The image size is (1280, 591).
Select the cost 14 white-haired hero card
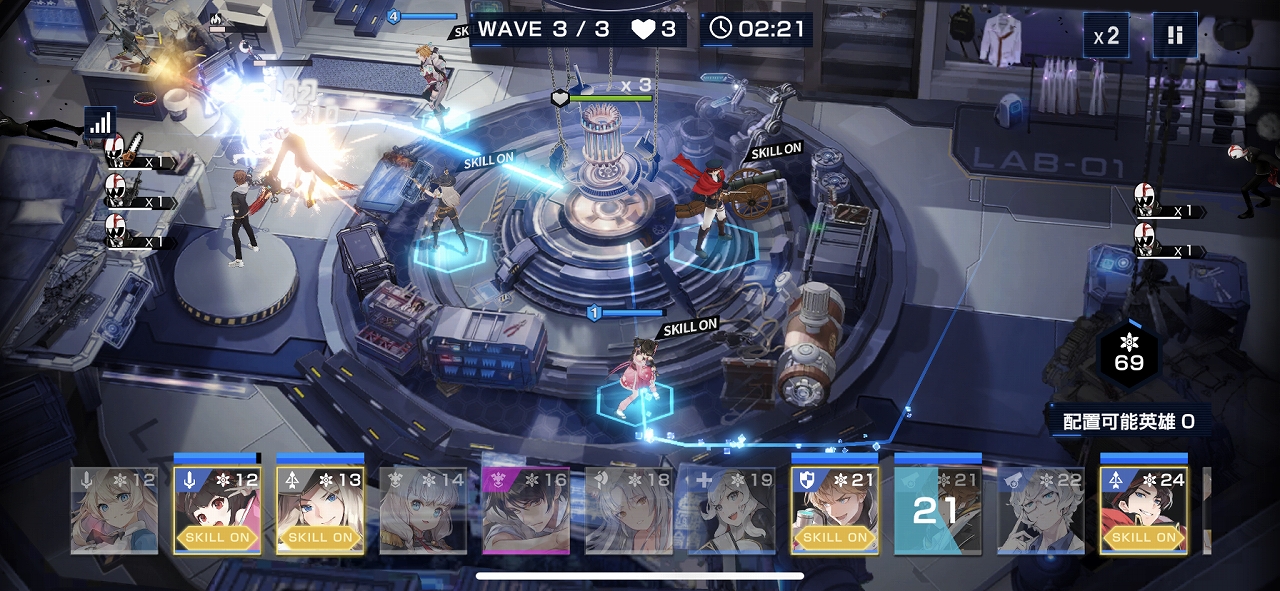click(423, 509)
